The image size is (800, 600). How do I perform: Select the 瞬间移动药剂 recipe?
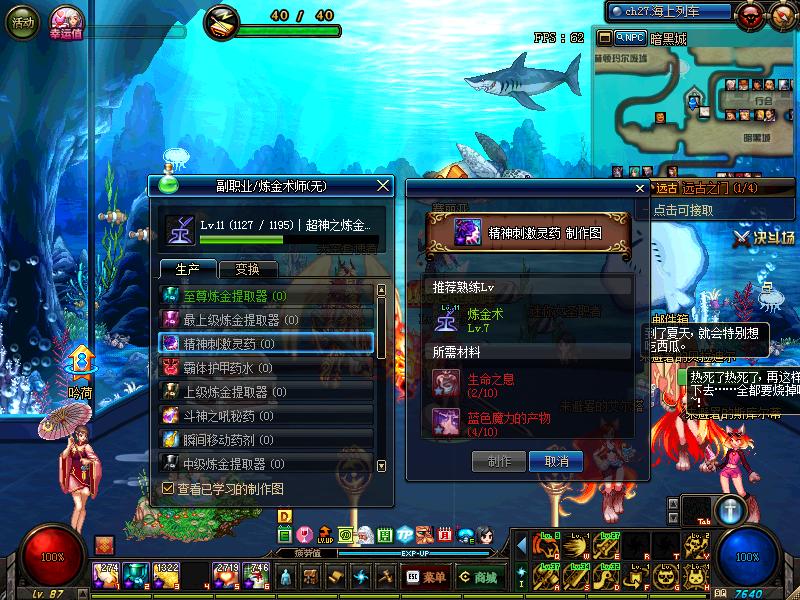pyautogui.click(x=266, y=440)
